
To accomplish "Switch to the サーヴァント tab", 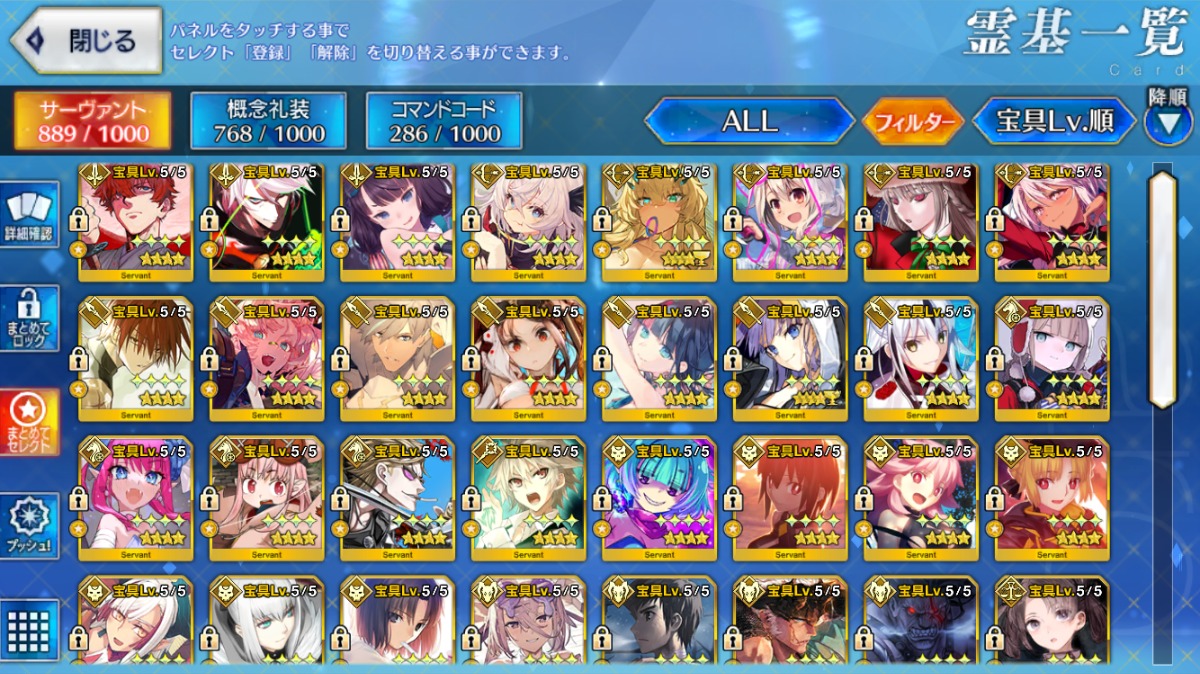I will (x=92, y=121).
